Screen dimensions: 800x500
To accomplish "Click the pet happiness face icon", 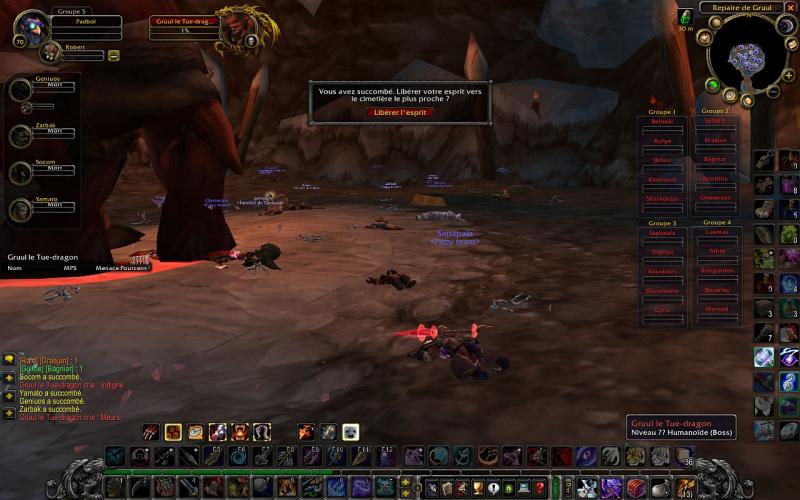I will 114,55.
